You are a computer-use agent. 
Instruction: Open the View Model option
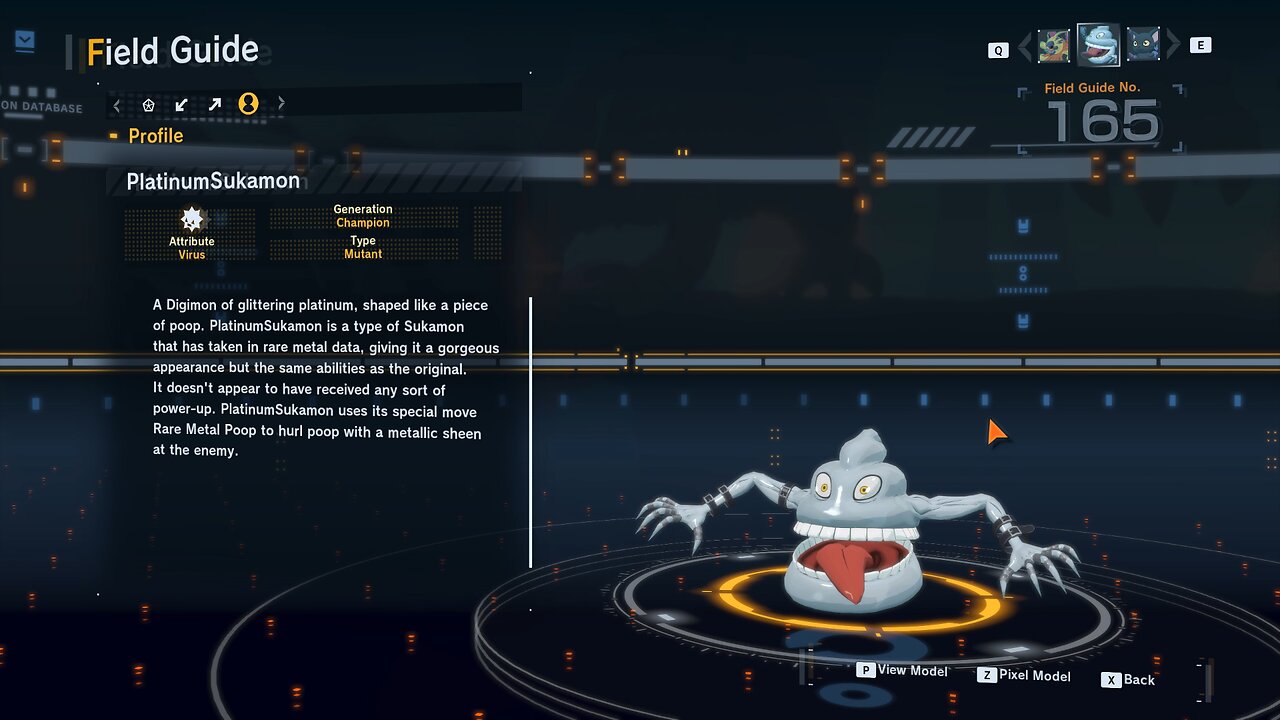(x=902, y=671)
